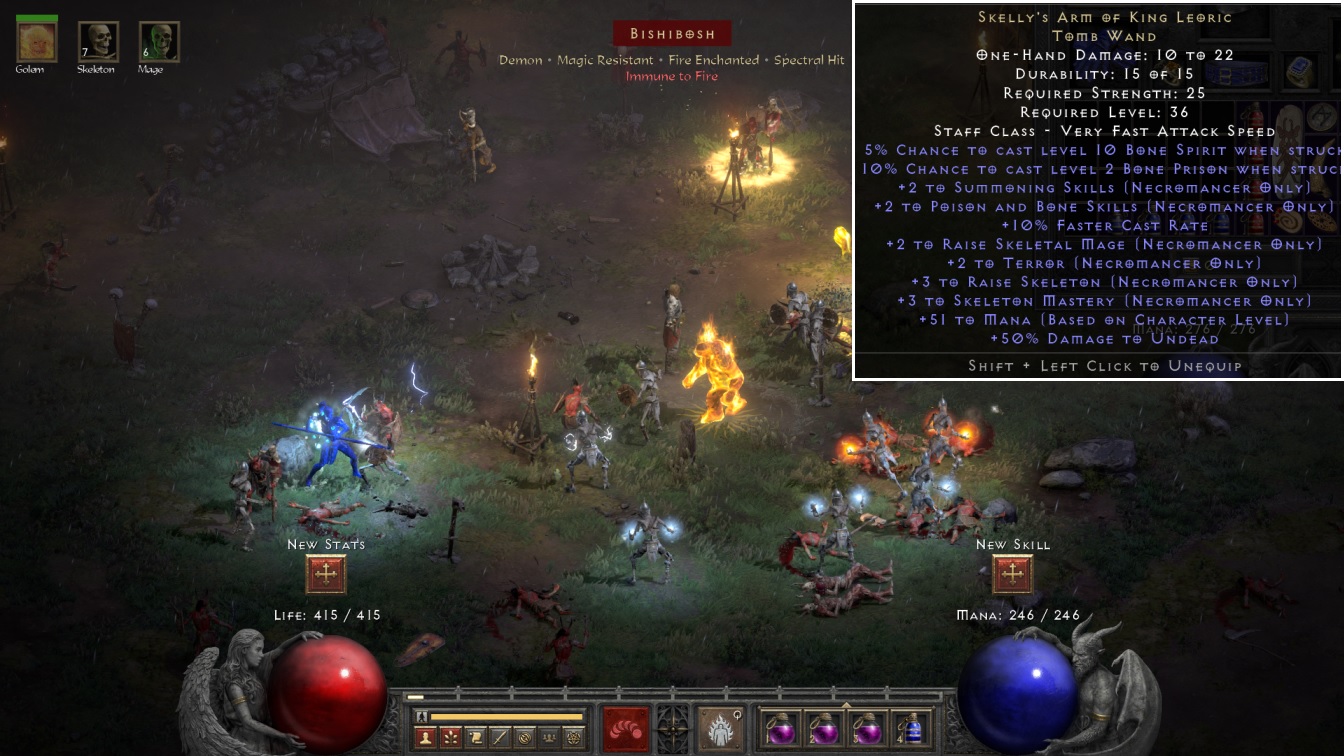The width and height of the screenshot is (1344, 756).
Task: Activate the red left-click skill icon
Action: click(x=626, y=728)
